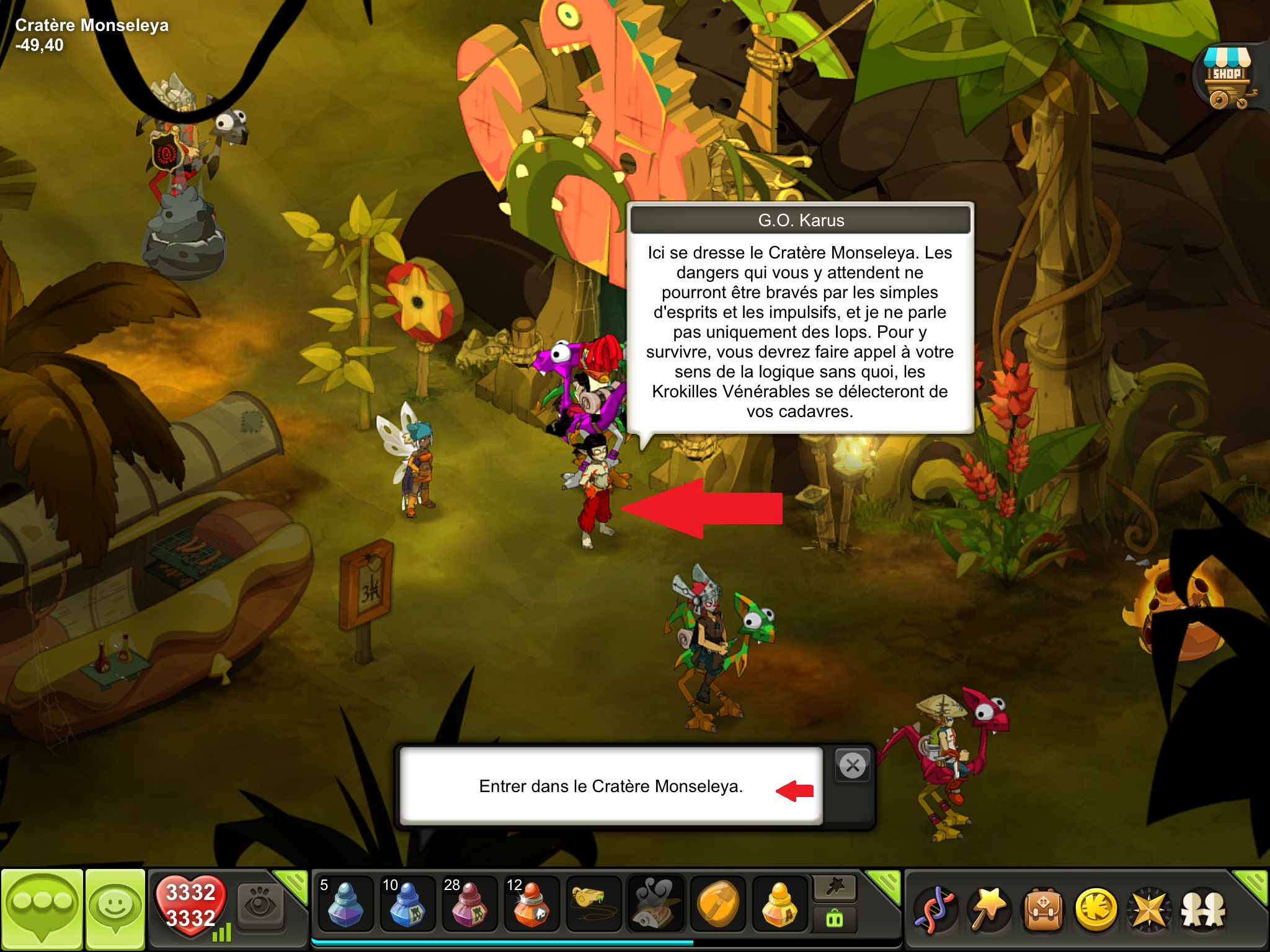This screenshot has width=1270, height=952.
Task: Select the golden whistle slot
Action: click(x=593, y=904)
